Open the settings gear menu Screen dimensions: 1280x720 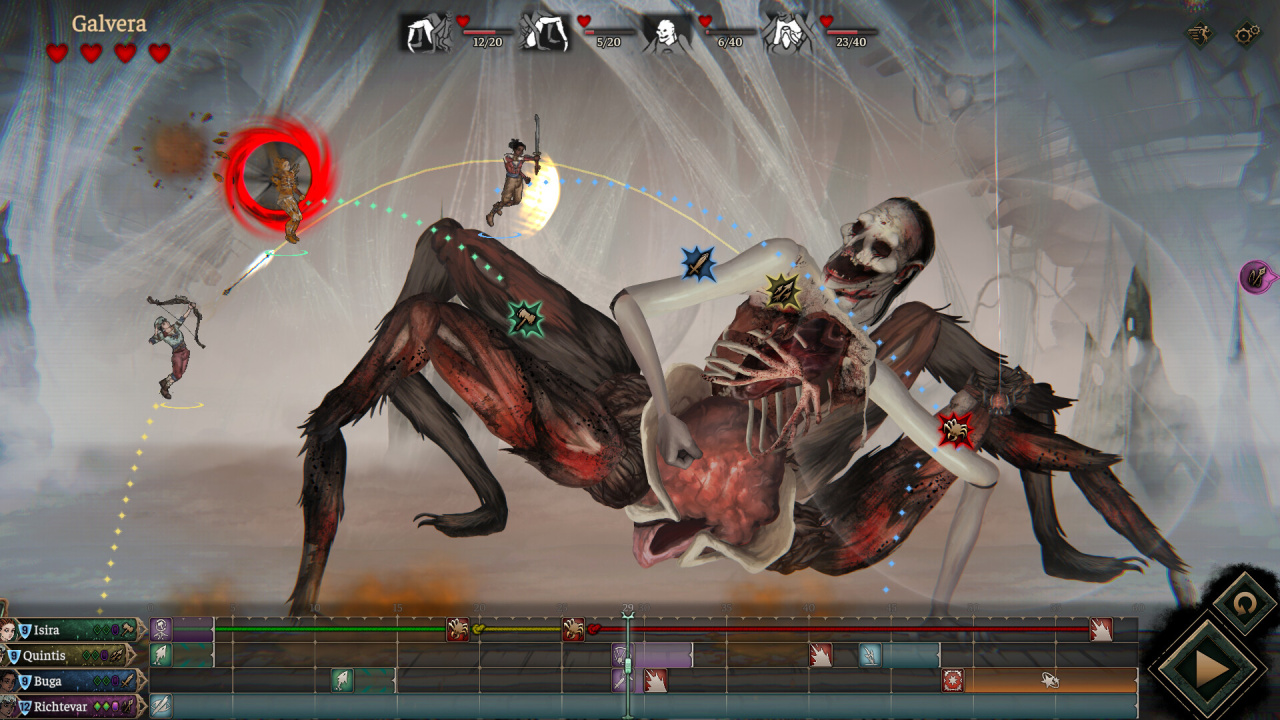pos(1247,34)
